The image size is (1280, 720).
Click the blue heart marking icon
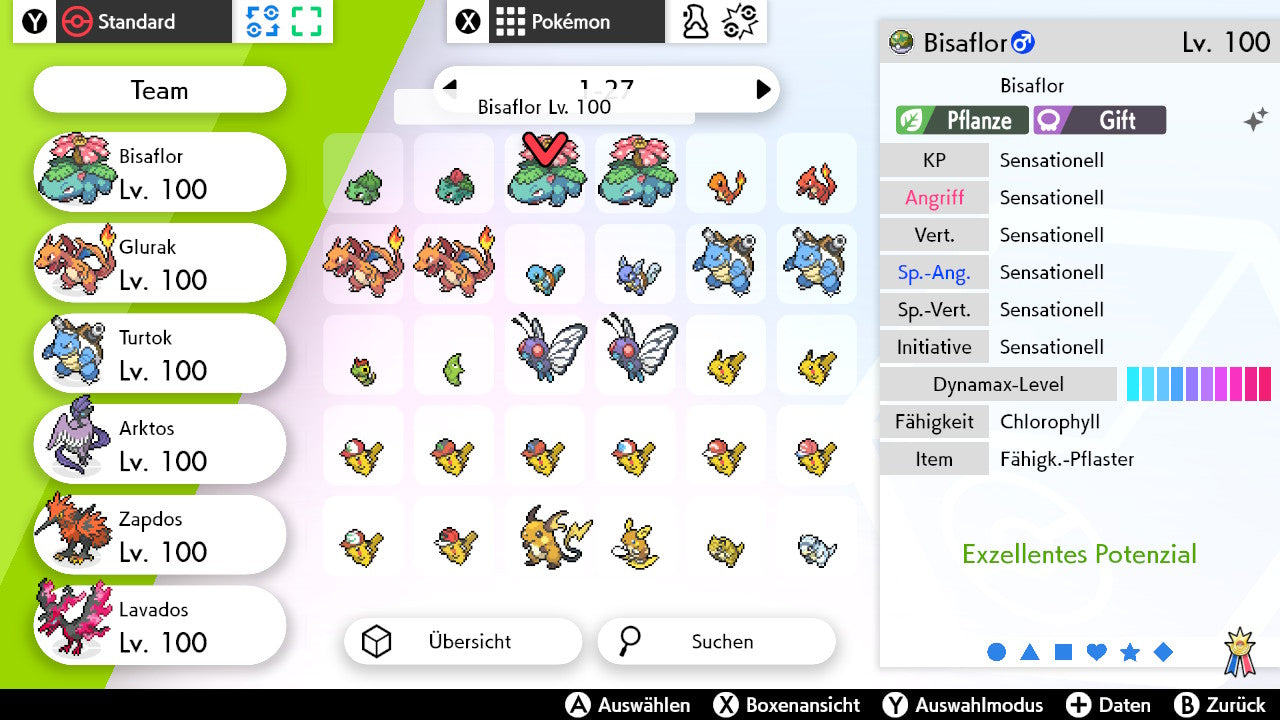[x=1097, y=652]
